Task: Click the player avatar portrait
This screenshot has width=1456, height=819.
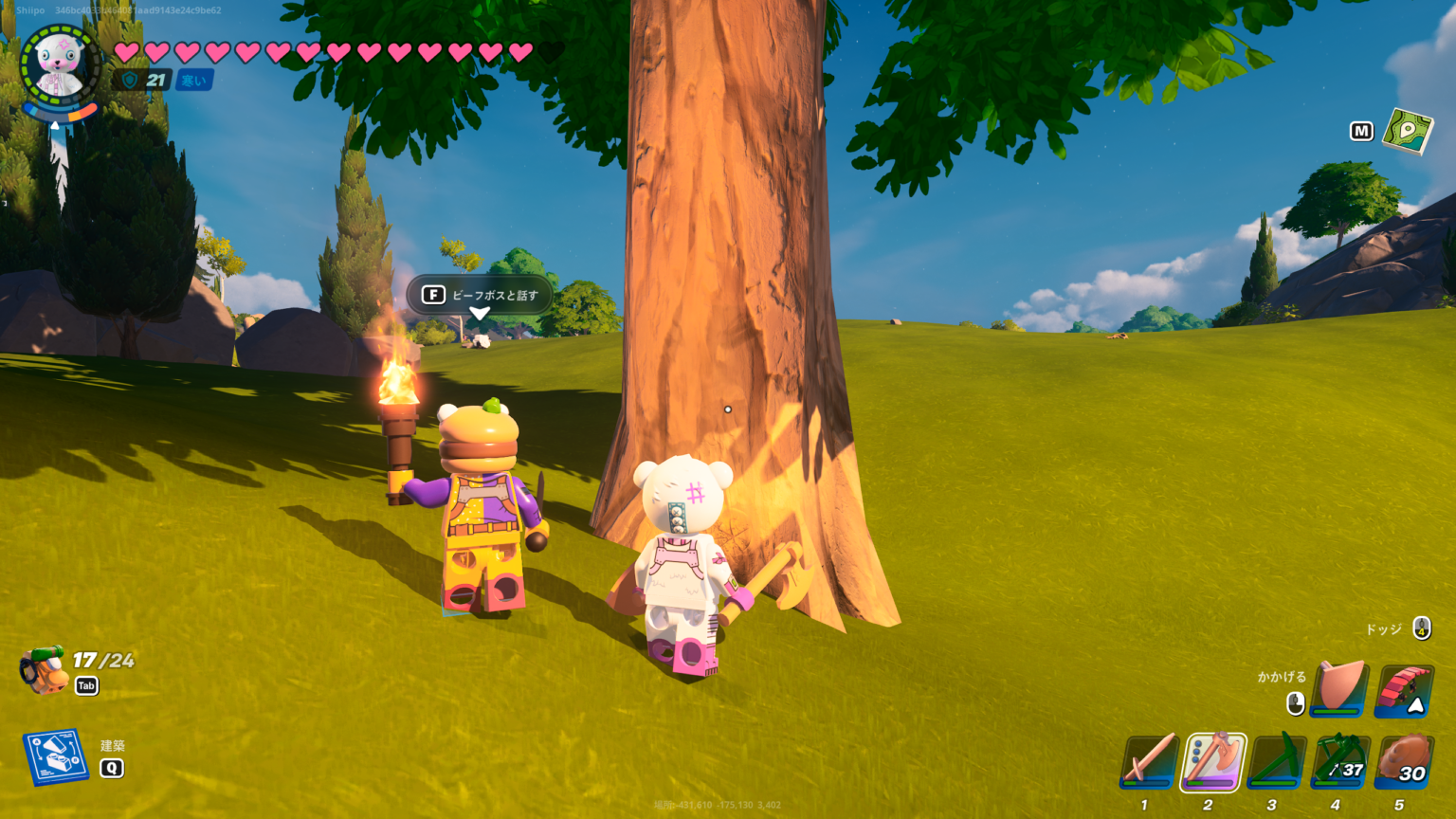Action: 59,64
